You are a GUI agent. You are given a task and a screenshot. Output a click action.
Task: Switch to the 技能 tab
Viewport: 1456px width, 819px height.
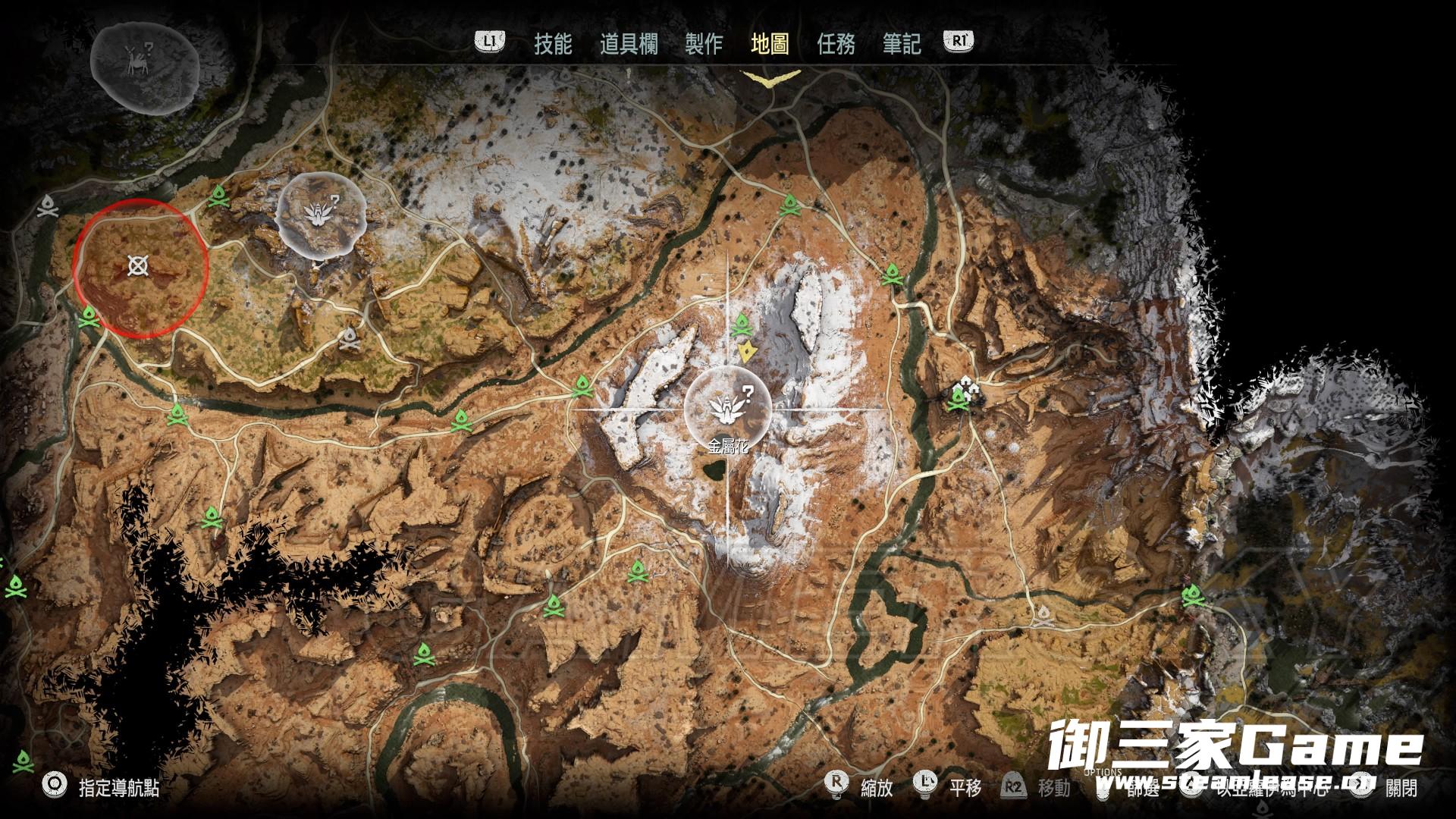[x=553, y=44]
